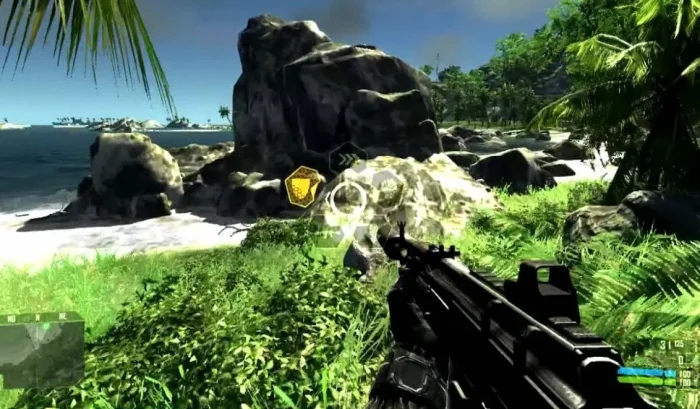Viewport: 700px width, 409px height.
Task: Select the yellow Armor suit mode hexagon
Action: [x=304, y=186]
